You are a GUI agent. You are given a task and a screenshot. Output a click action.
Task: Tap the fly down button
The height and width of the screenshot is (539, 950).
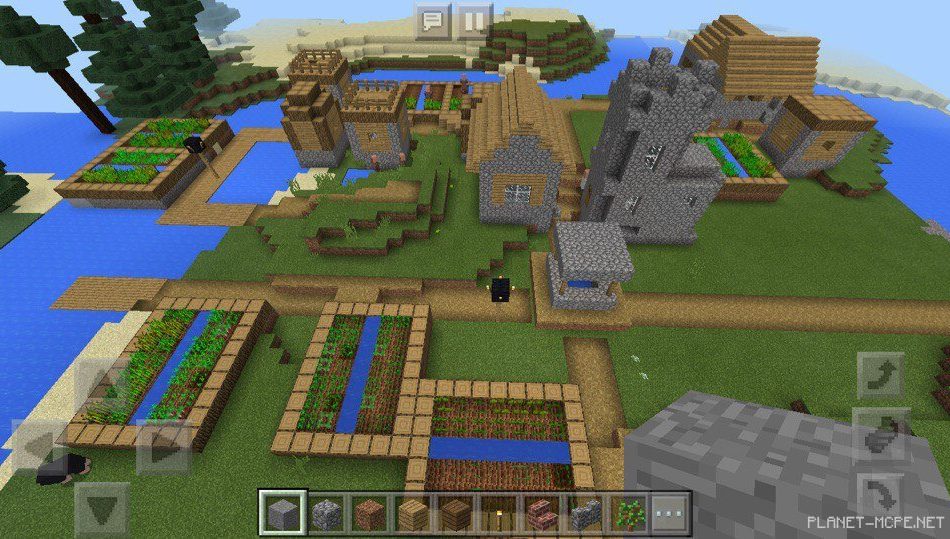pyautogui.click(x=881, y=494)
